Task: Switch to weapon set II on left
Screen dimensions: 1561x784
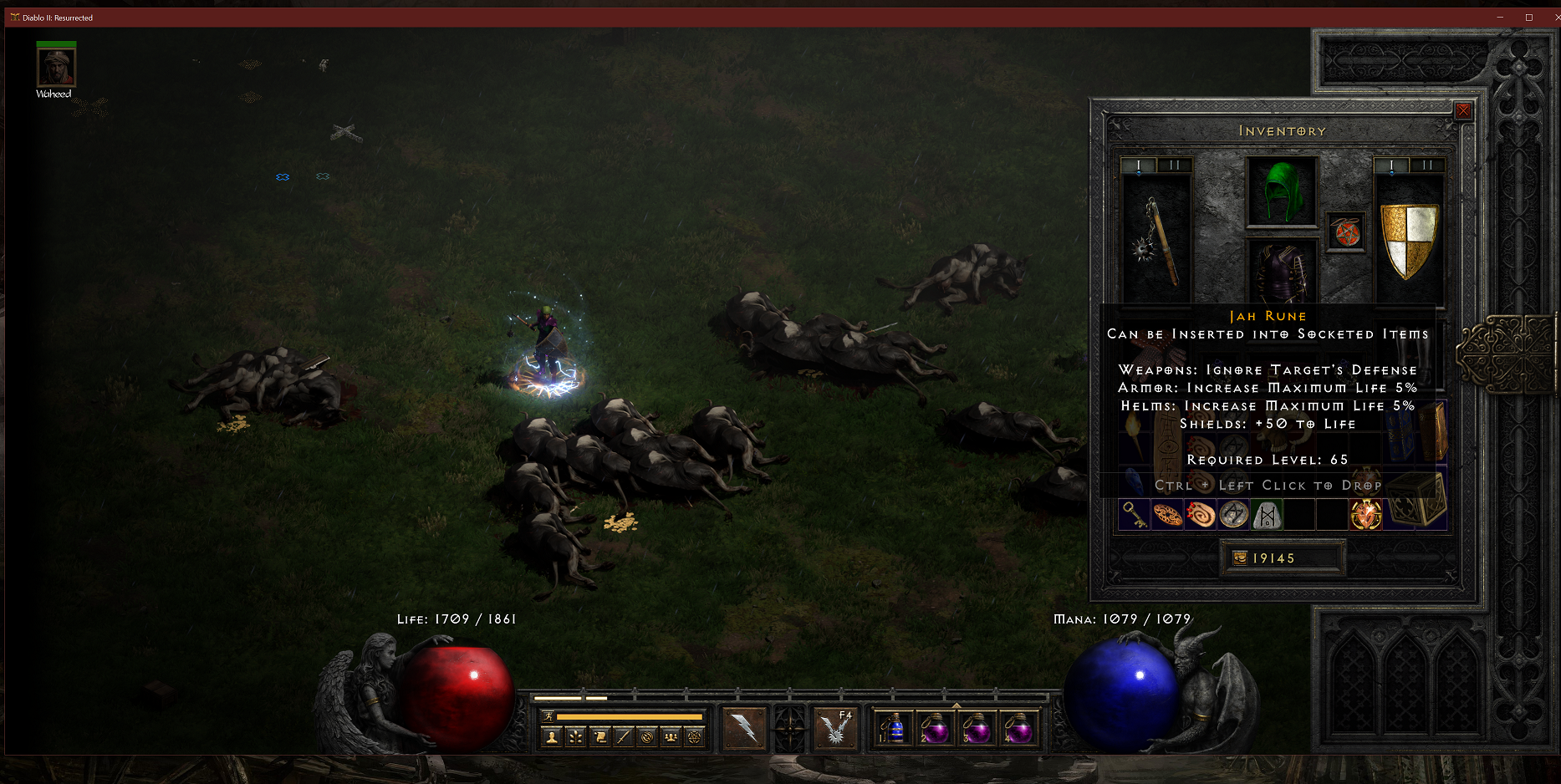Action: [1175, 165]
